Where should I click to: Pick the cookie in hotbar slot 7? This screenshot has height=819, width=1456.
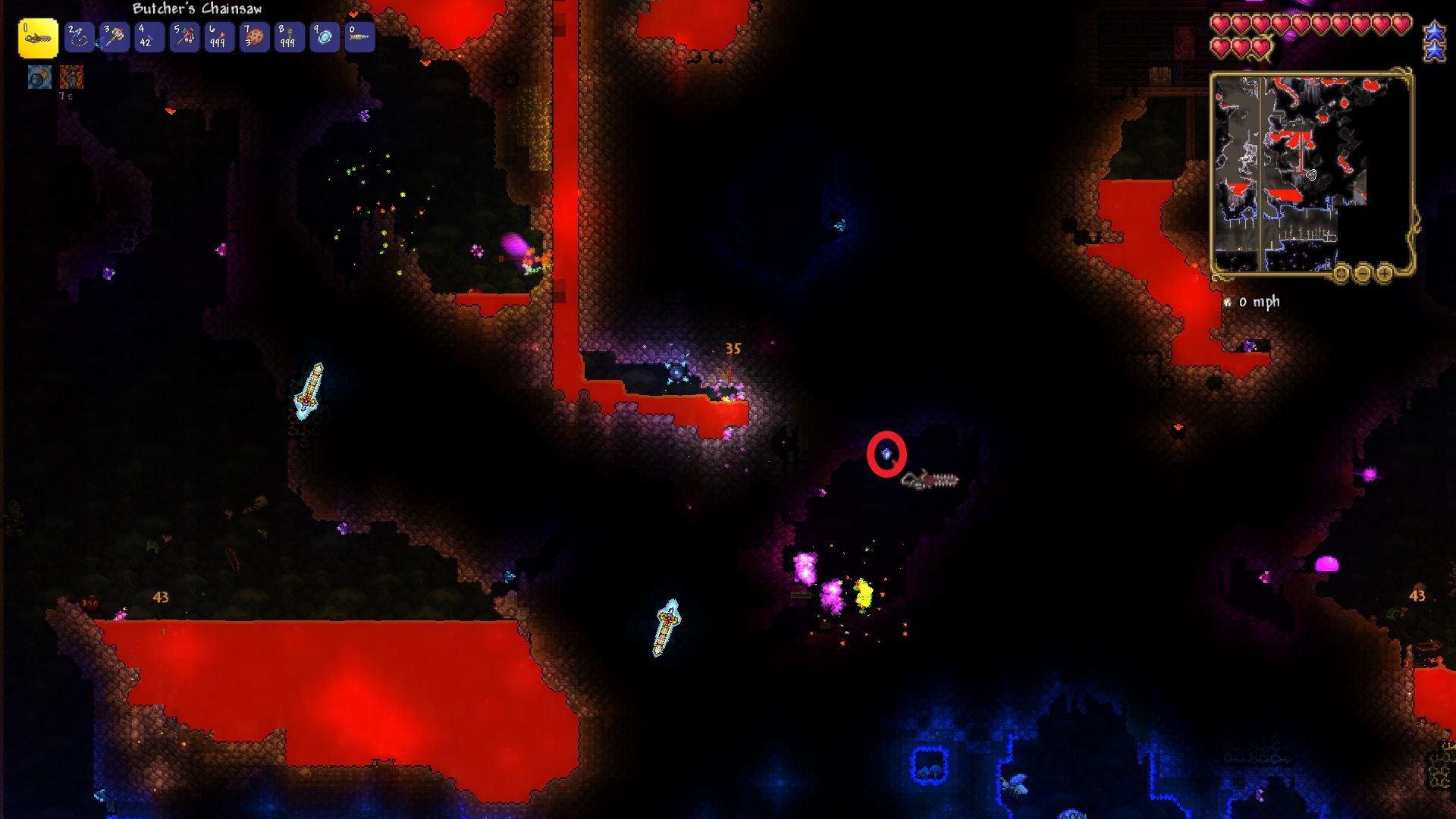pyautogui.click(x=254, y=36)
